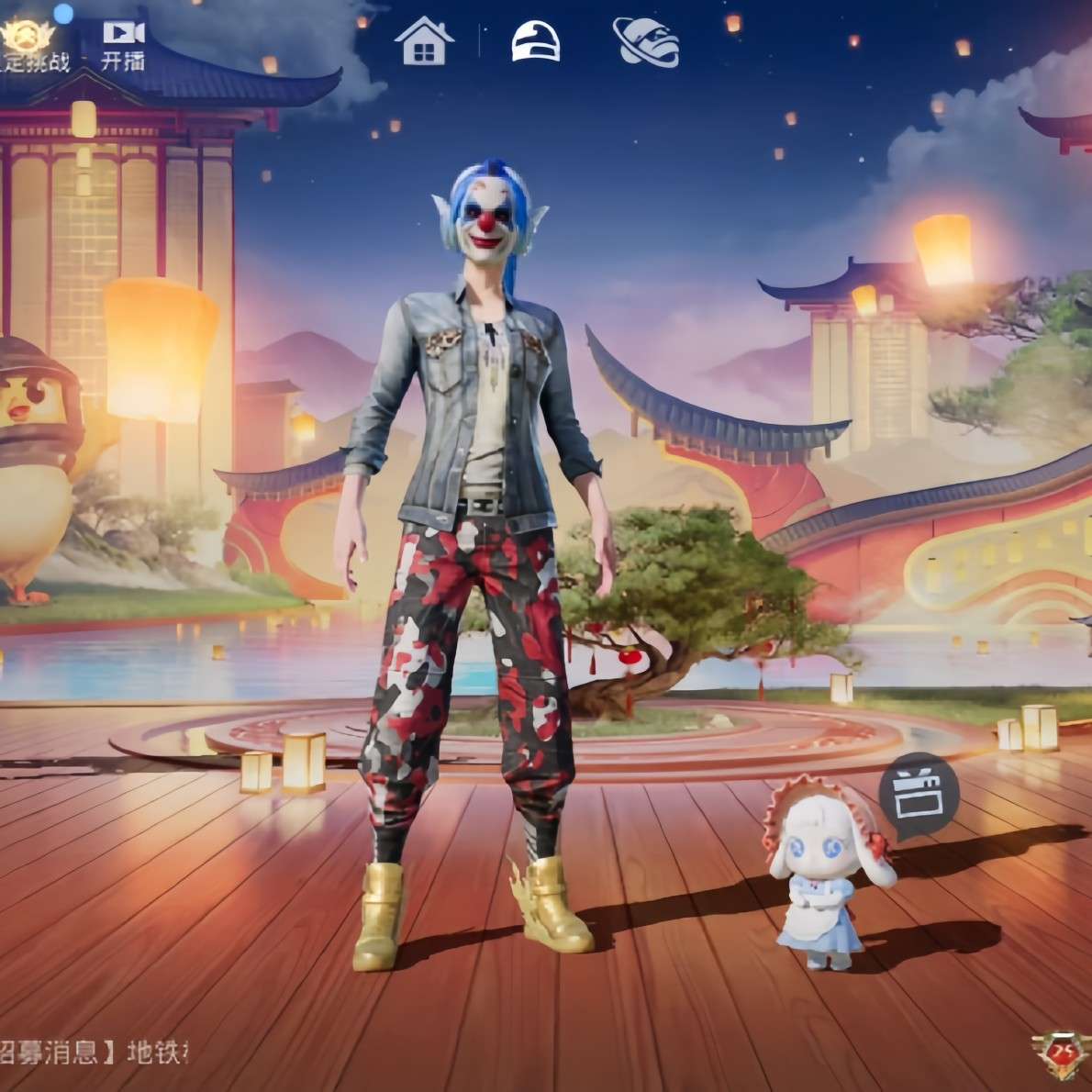Open the 定挑战 challenge badge

point(28,43)
